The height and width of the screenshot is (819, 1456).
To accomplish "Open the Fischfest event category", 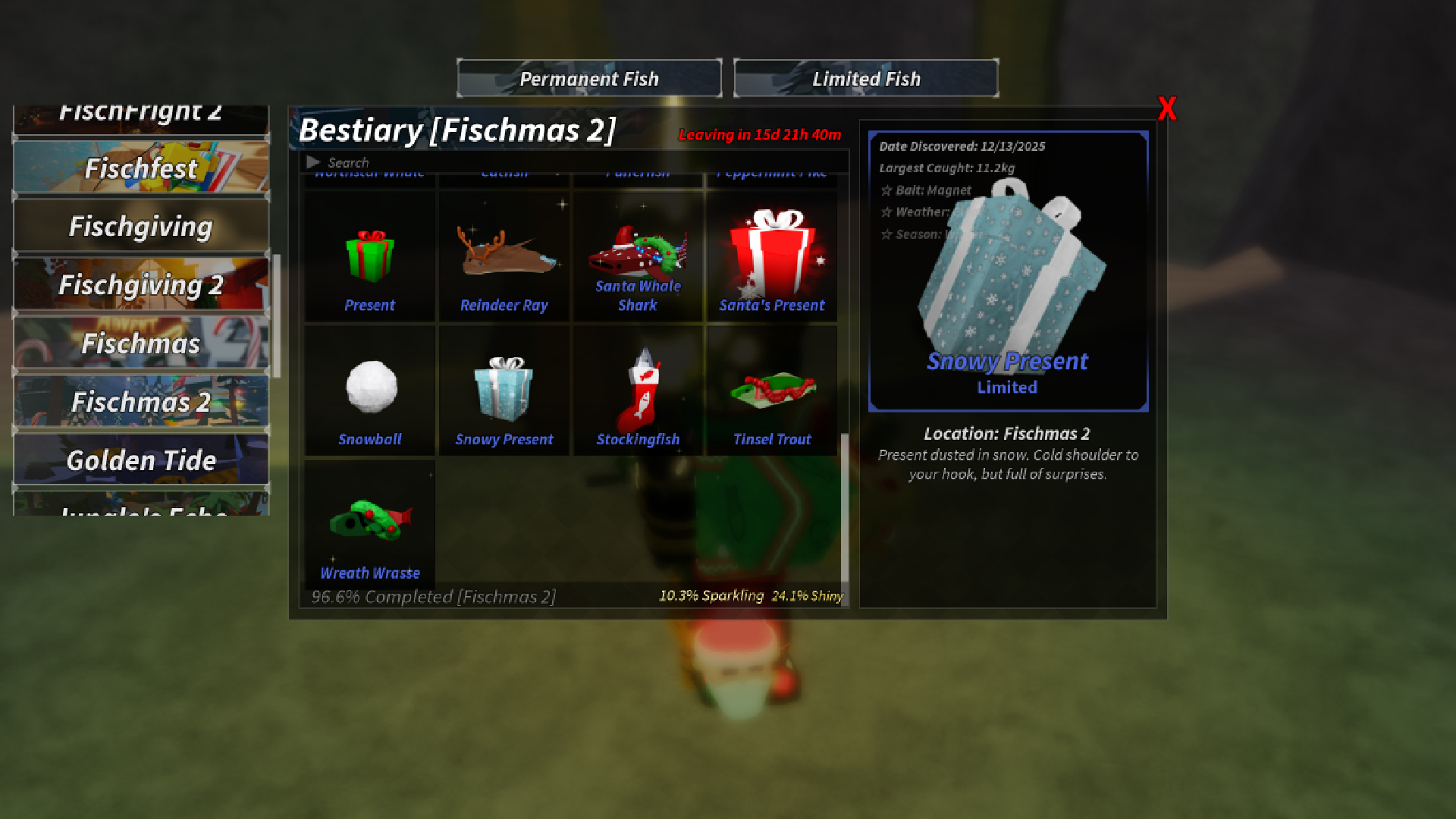I will 140,168.
